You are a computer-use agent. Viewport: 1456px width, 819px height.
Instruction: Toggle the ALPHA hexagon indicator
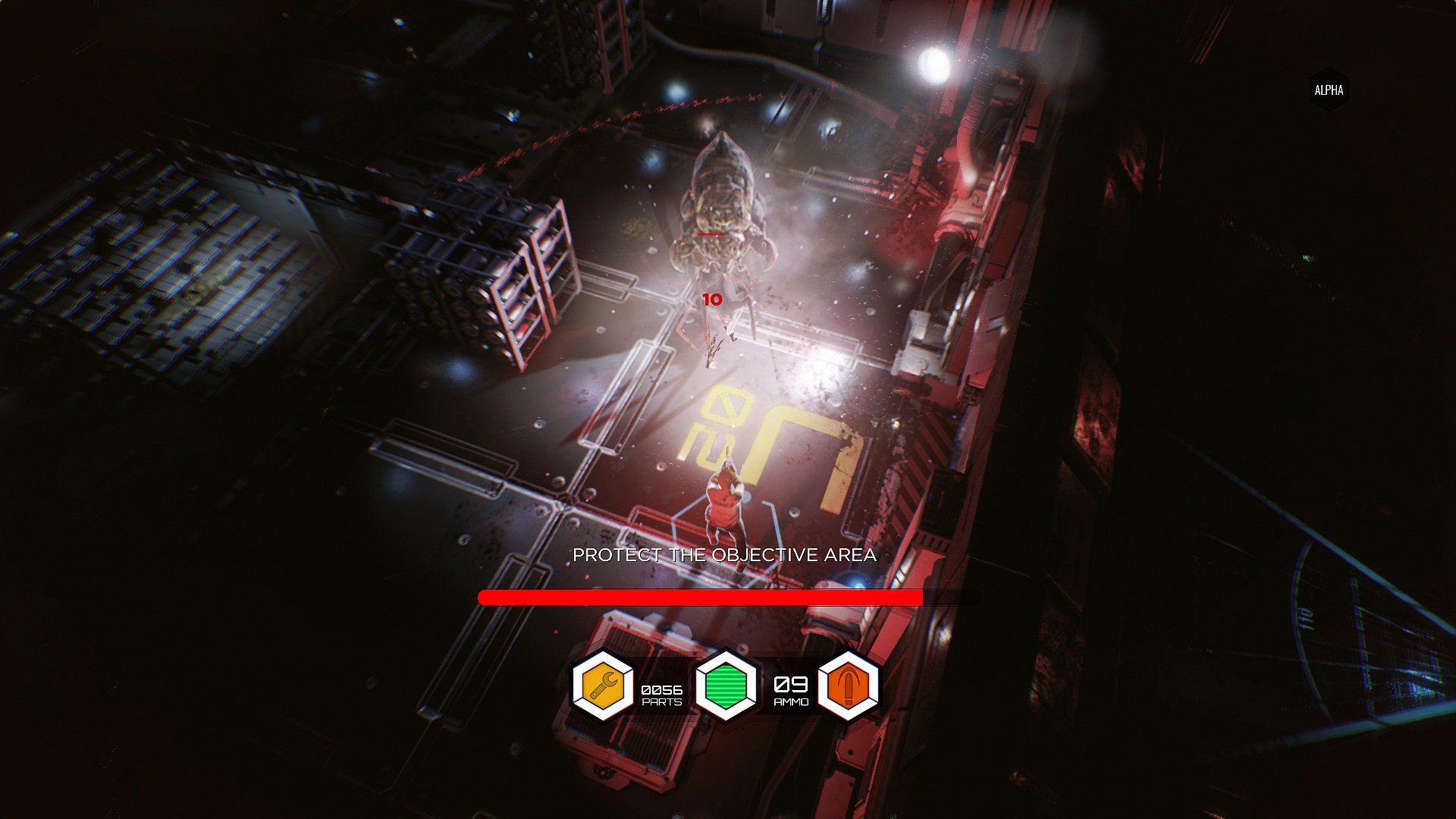coord(1328,88)
